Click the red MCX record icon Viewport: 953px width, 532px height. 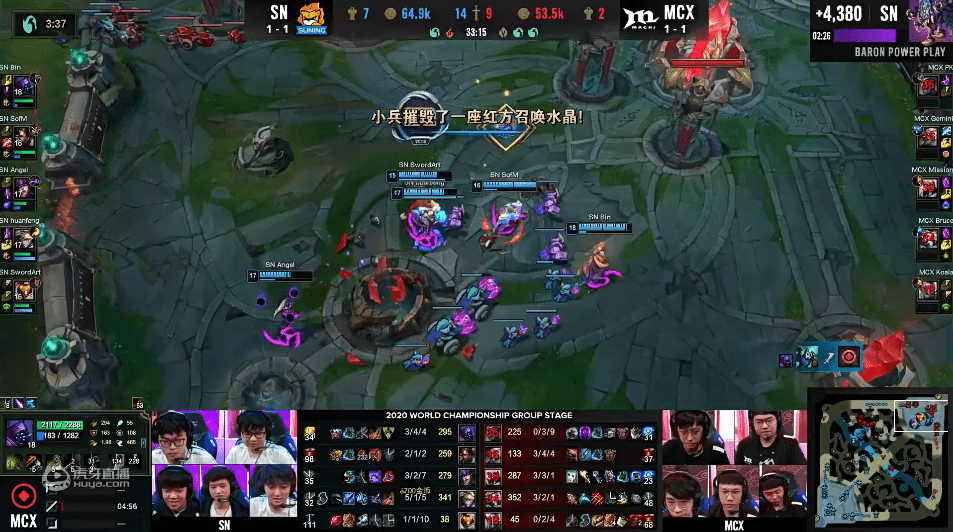coord(21,495)
